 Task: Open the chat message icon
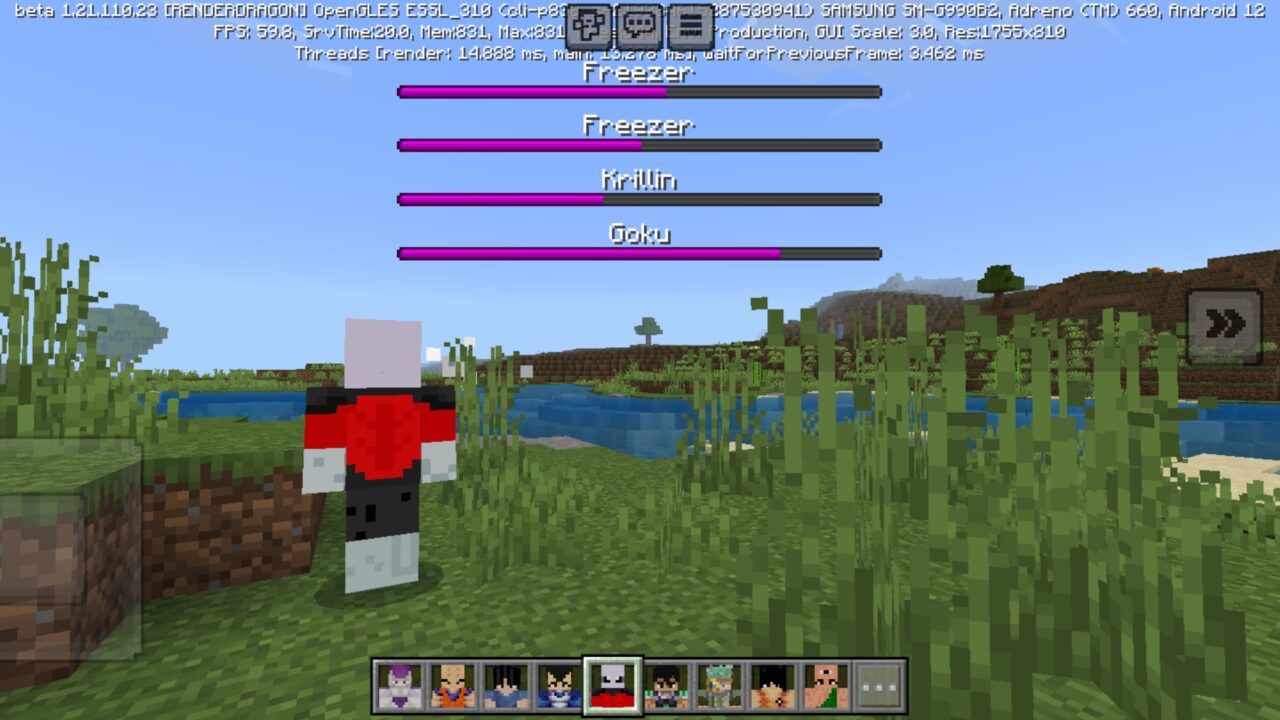638,20
